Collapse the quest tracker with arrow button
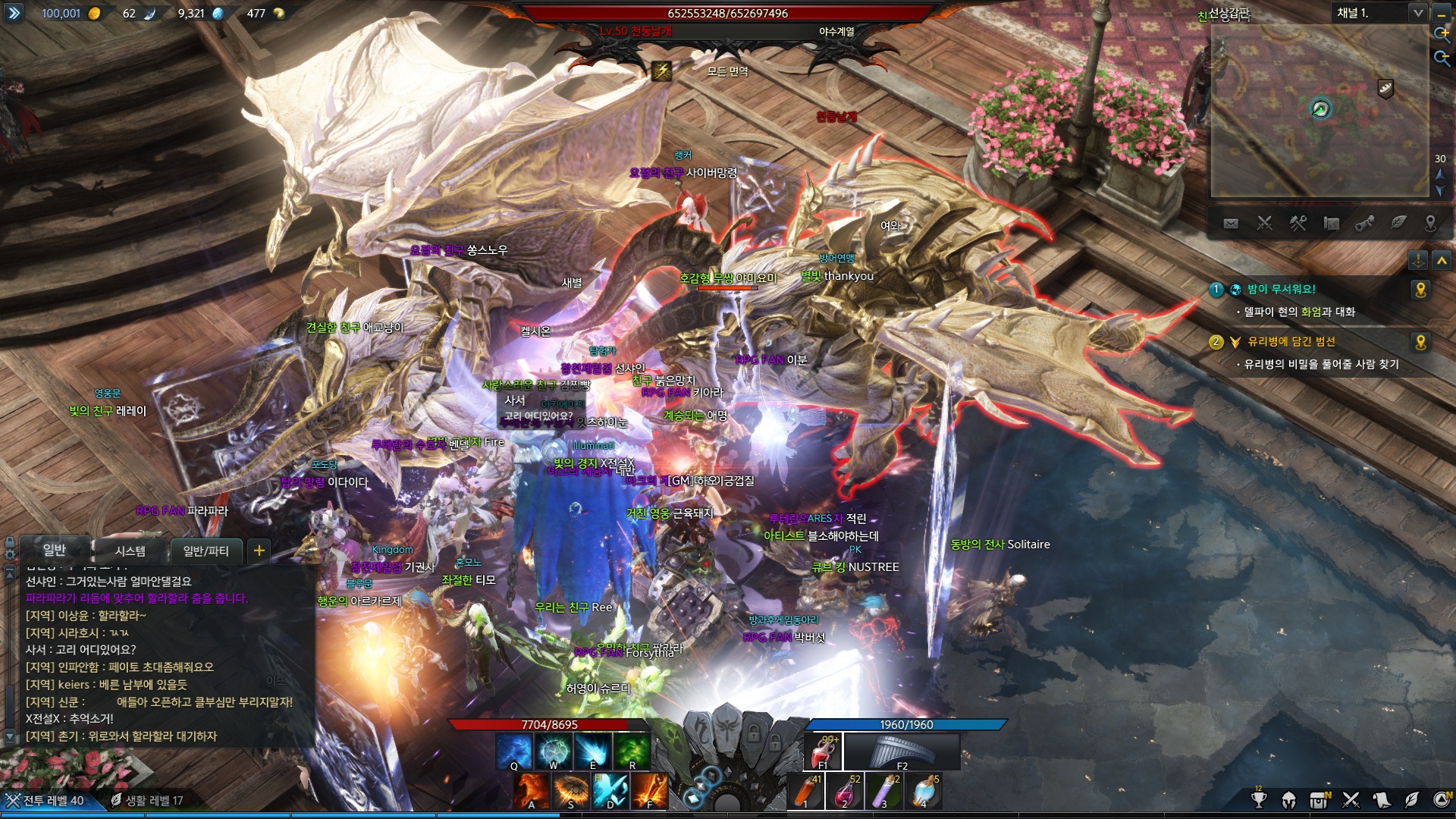 1442,261
